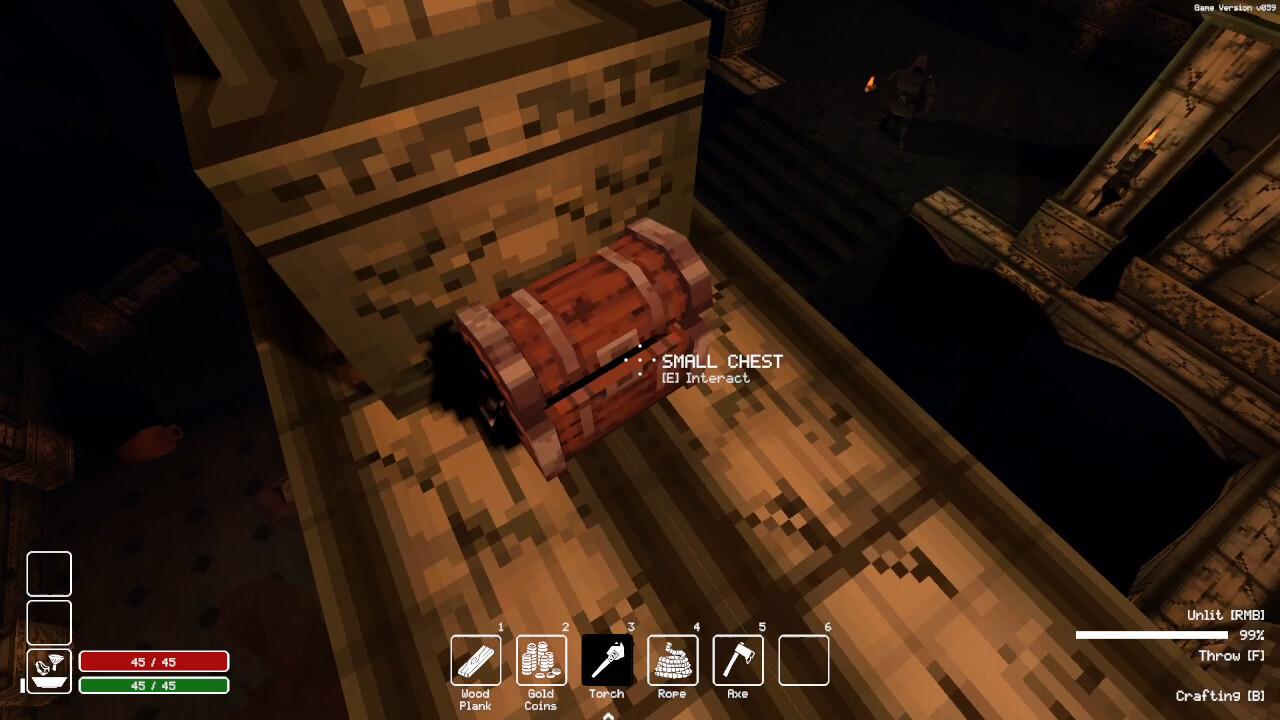Select the Gold Coins in hotbar slot 2
The height and width of the screenshot is (720, 1280).
click(x=540, y=659)
